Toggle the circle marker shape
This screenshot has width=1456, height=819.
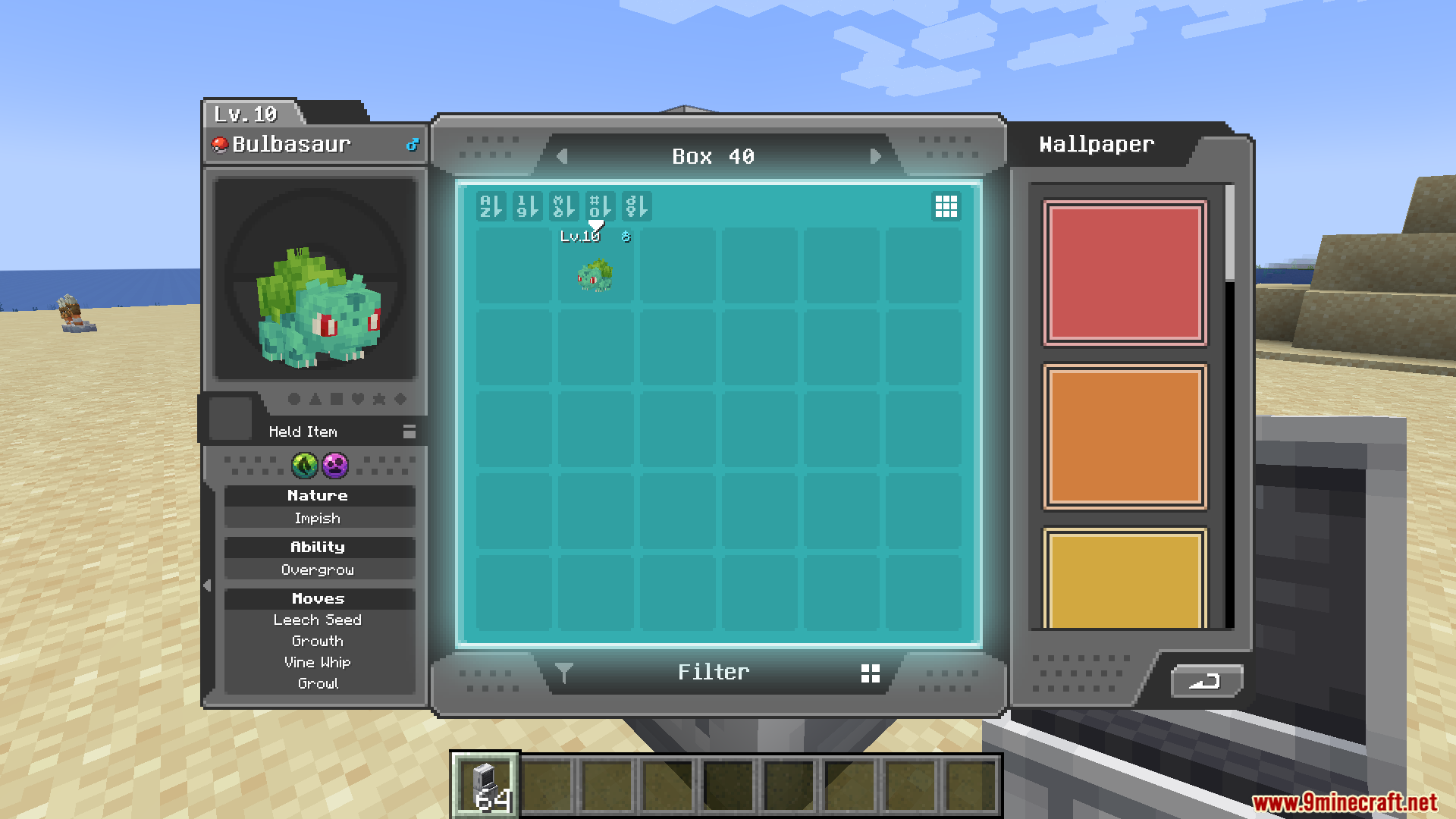[294, 399]
